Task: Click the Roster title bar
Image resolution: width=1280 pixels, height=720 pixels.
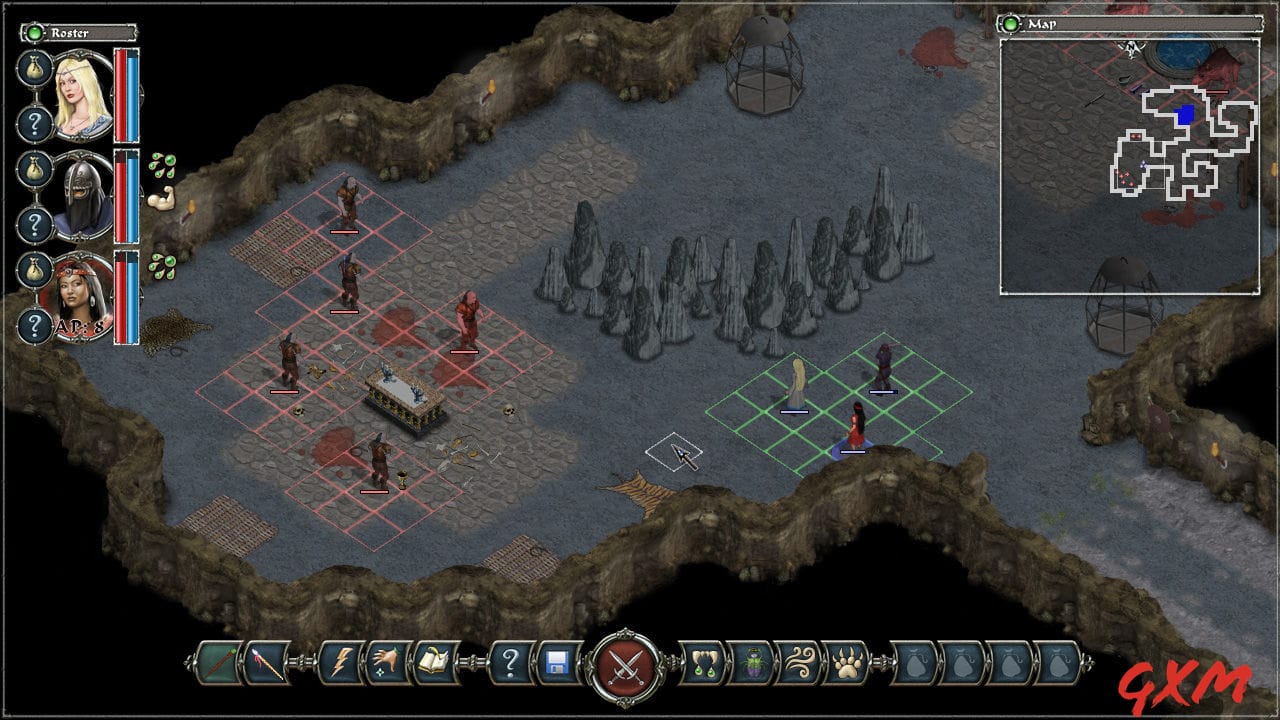Action: point(87,33)
